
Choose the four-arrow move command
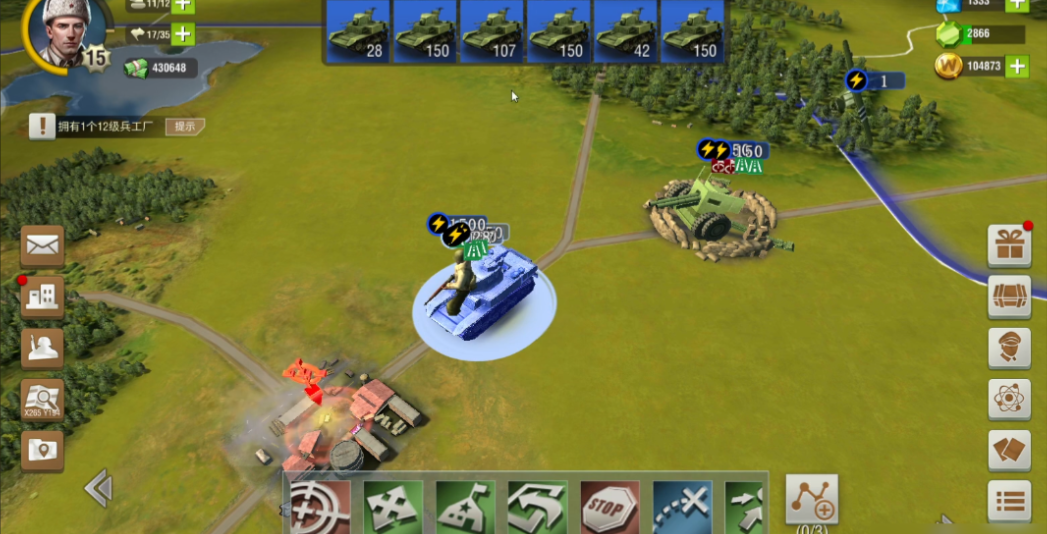(391, 507)
